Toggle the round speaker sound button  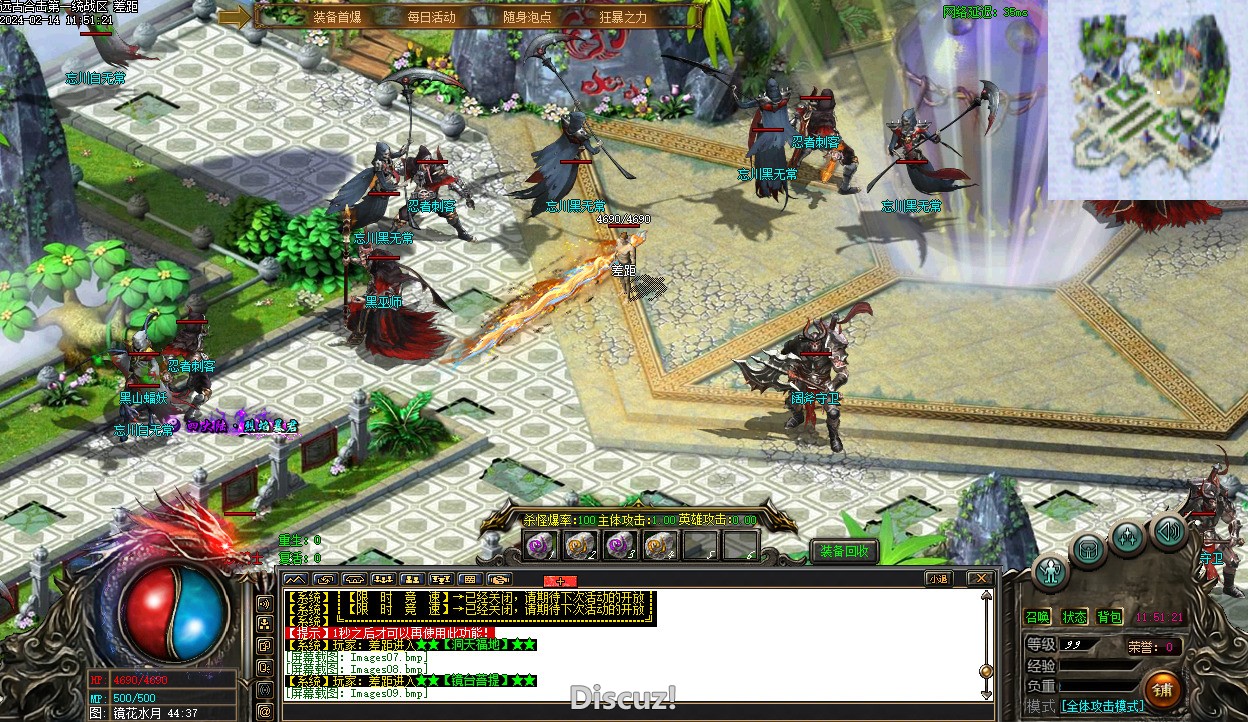pos(1168,531)
